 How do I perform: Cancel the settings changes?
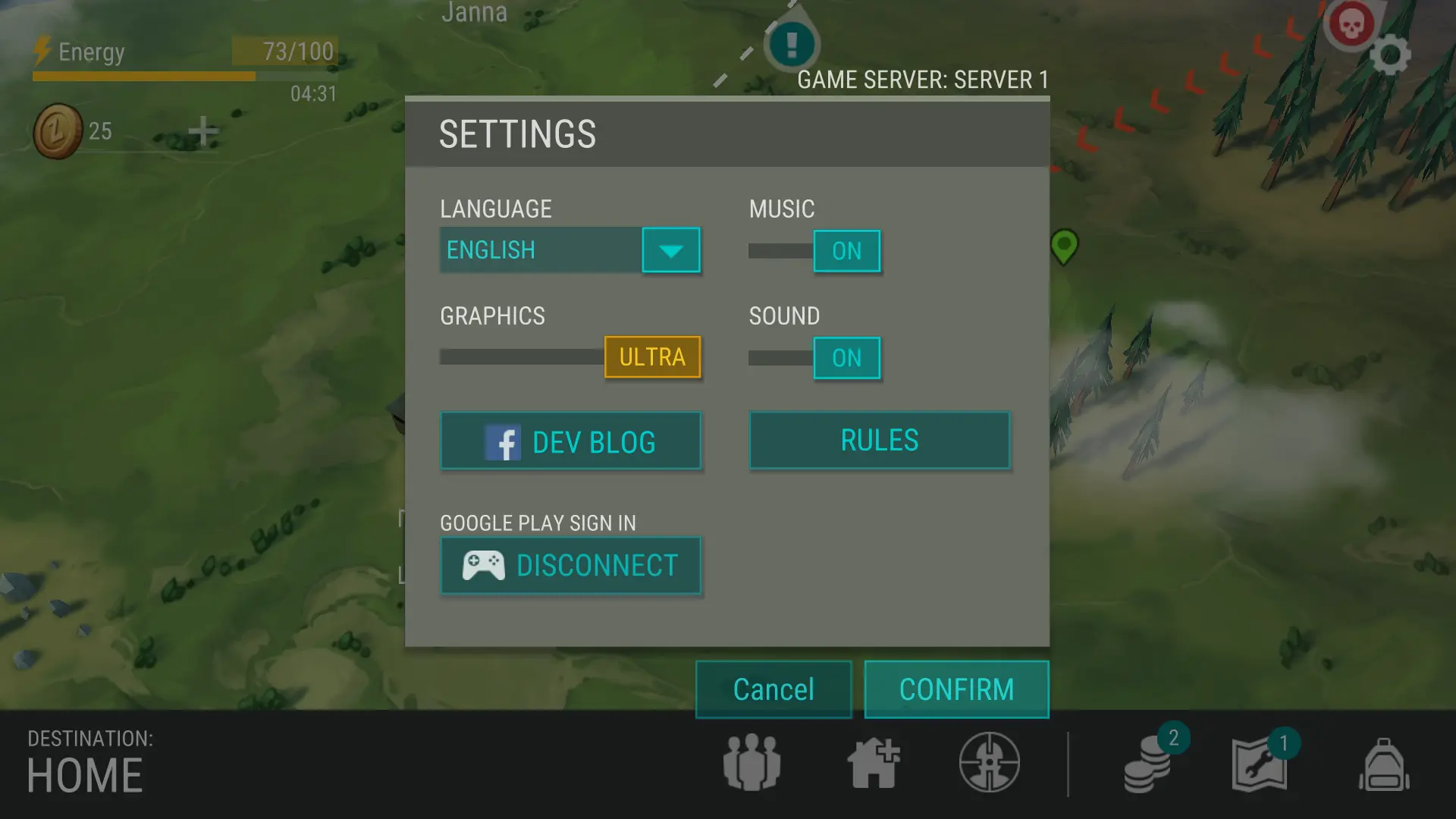click(x=773, y=689)
